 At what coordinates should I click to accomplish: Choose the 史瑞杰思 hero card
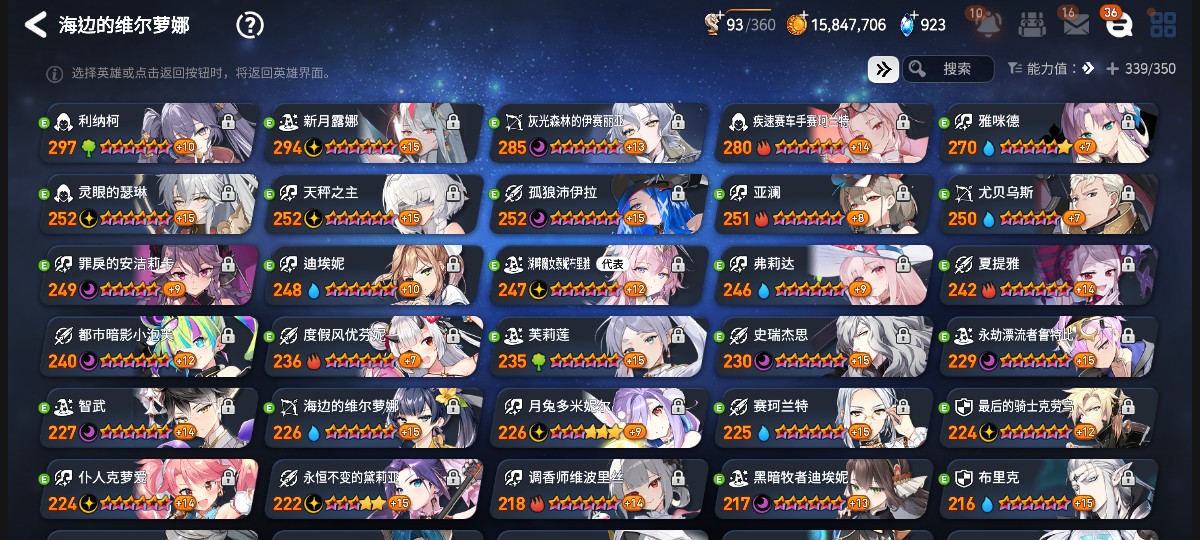pos(825,346)
